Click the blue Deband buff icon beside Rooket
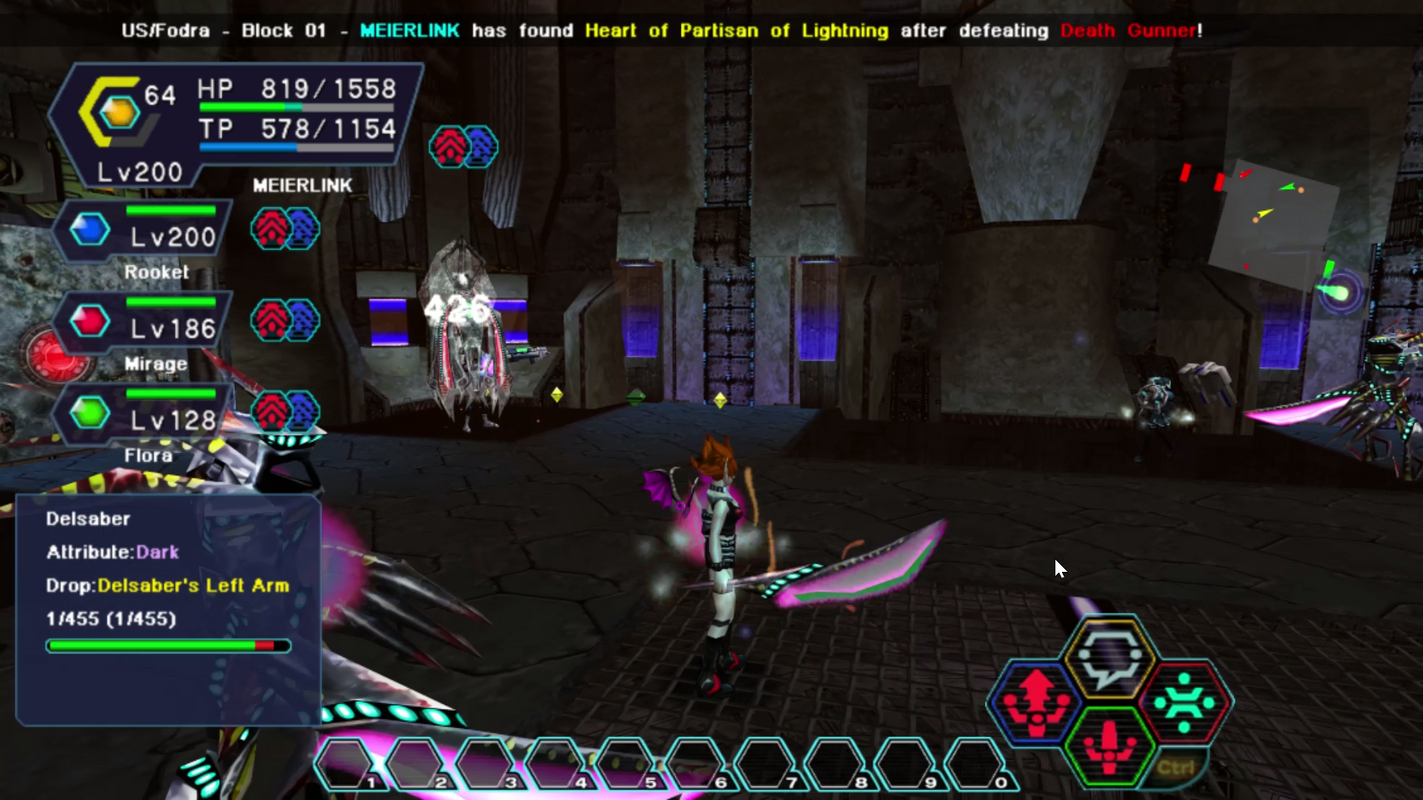The height and width of the screenshot is (800, 1423). (x=302, y=229)
